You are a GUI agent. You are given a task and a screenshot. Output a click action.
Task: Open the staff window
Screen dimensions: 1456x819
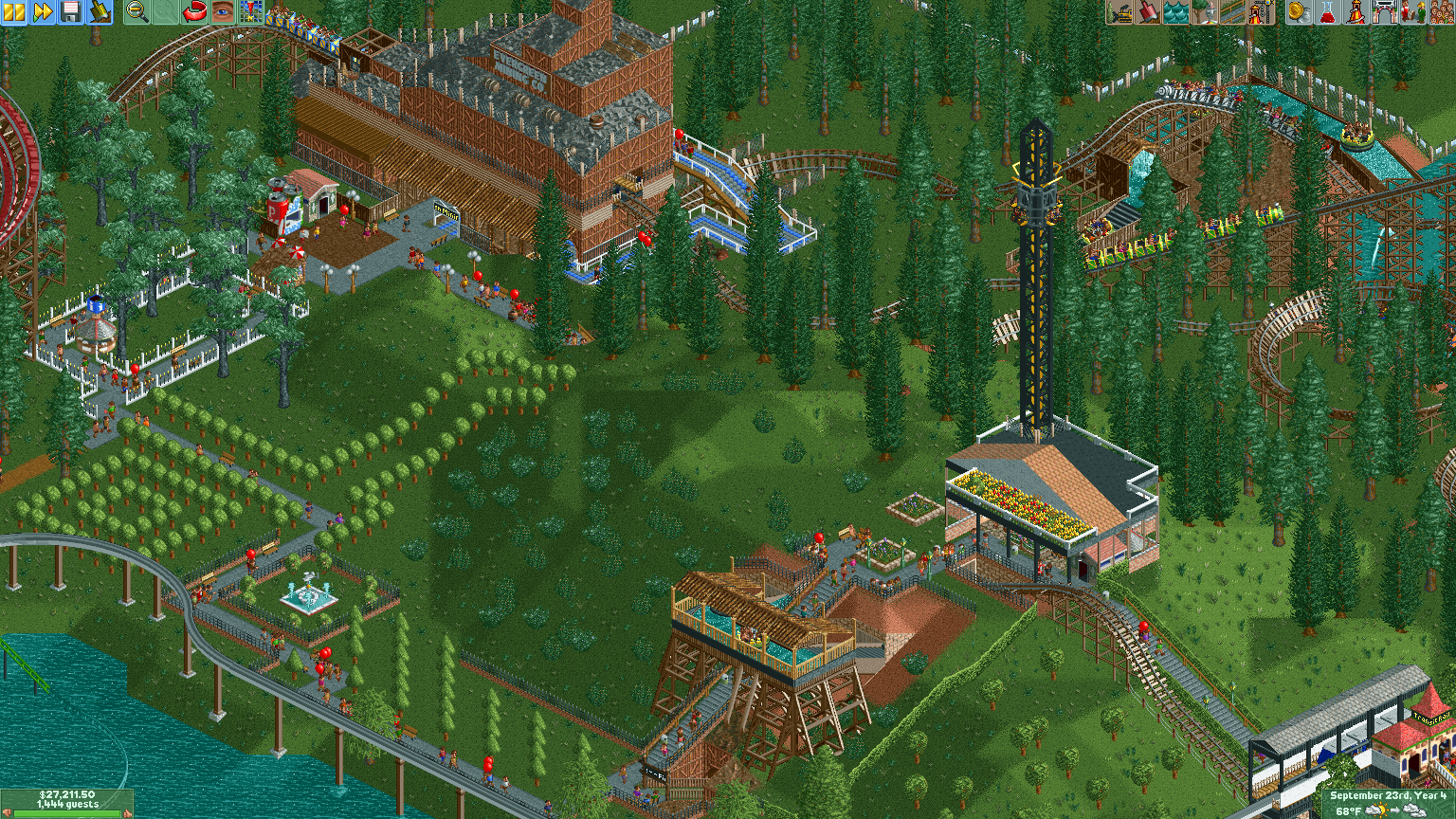point(1415,13)
